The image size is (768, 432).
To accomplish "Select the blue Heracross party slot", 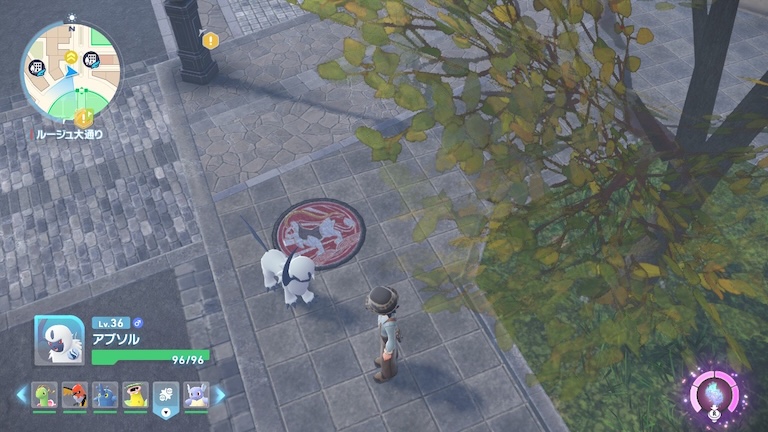I will pos(105,395).
